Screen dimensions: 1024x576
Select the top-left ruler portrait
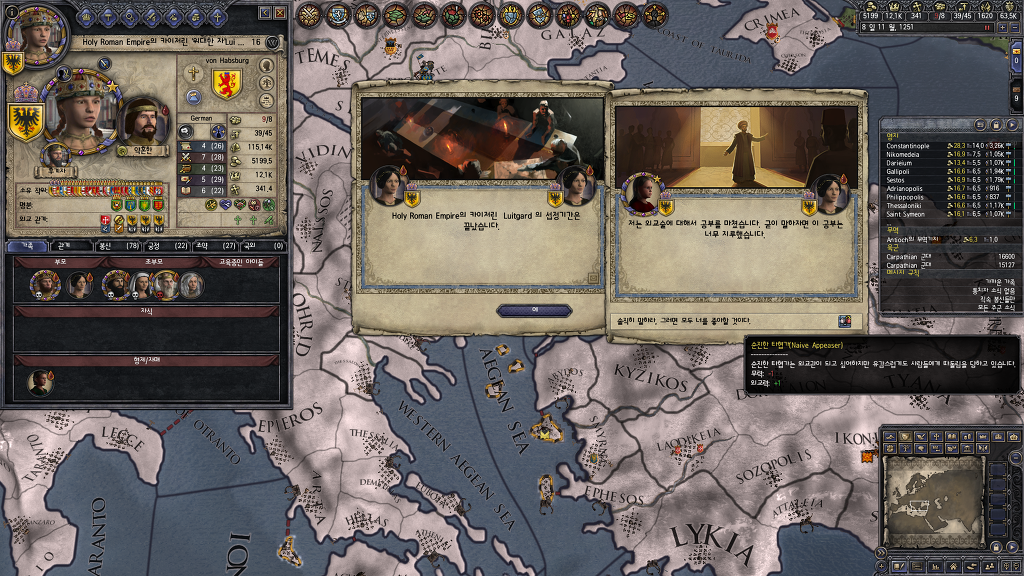(28, 28)
